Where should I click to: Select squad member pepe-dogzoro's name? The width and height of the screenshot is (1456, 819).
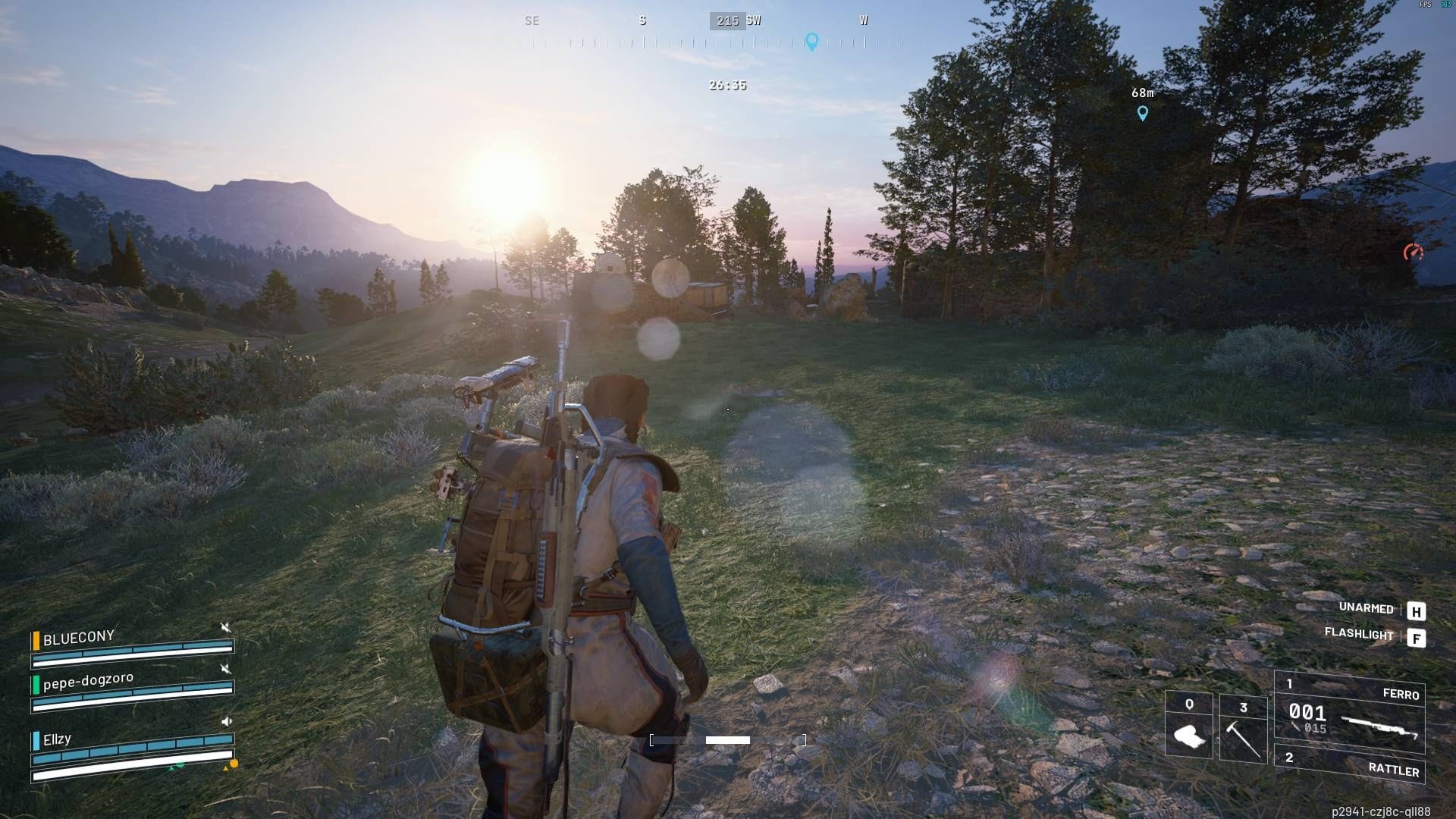click(x=88, y=681)
